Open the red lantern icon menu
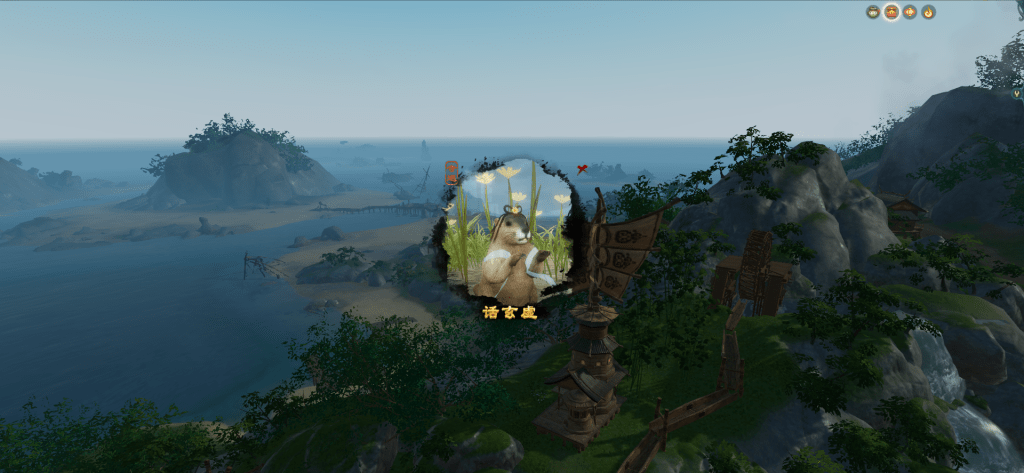Screen dimensions: 1024x473 point(910,12)
